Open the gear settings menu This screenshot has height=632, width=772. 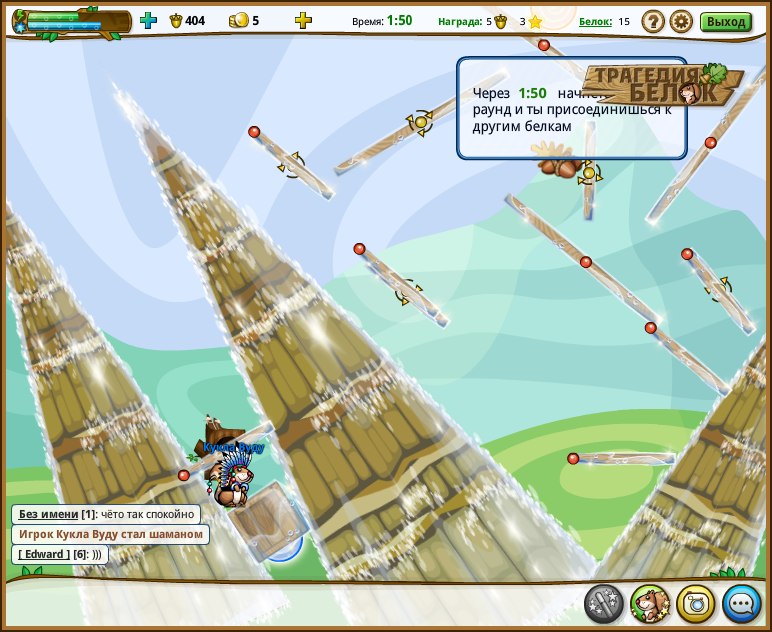pyautogui.click(x=681, y=21)
